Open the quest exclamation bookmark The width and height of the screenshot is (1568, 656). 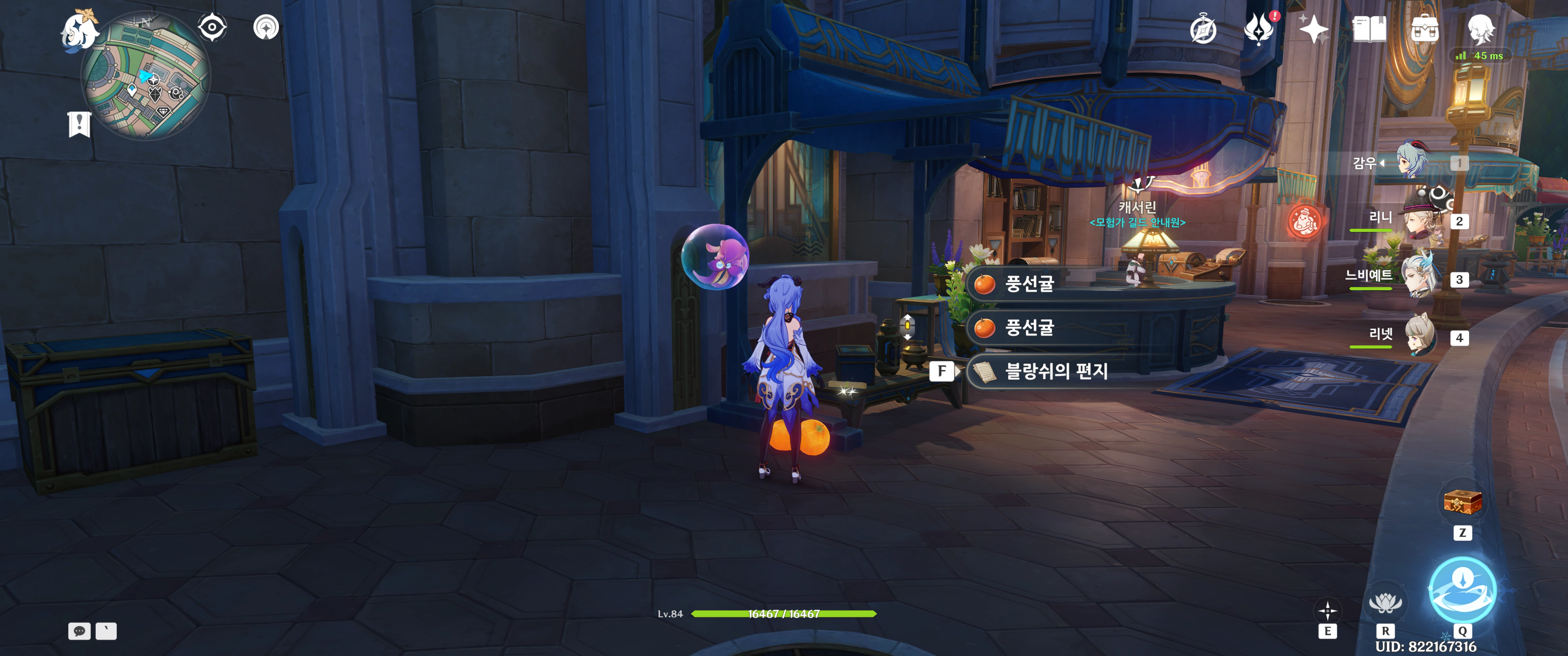pos(79,124)
